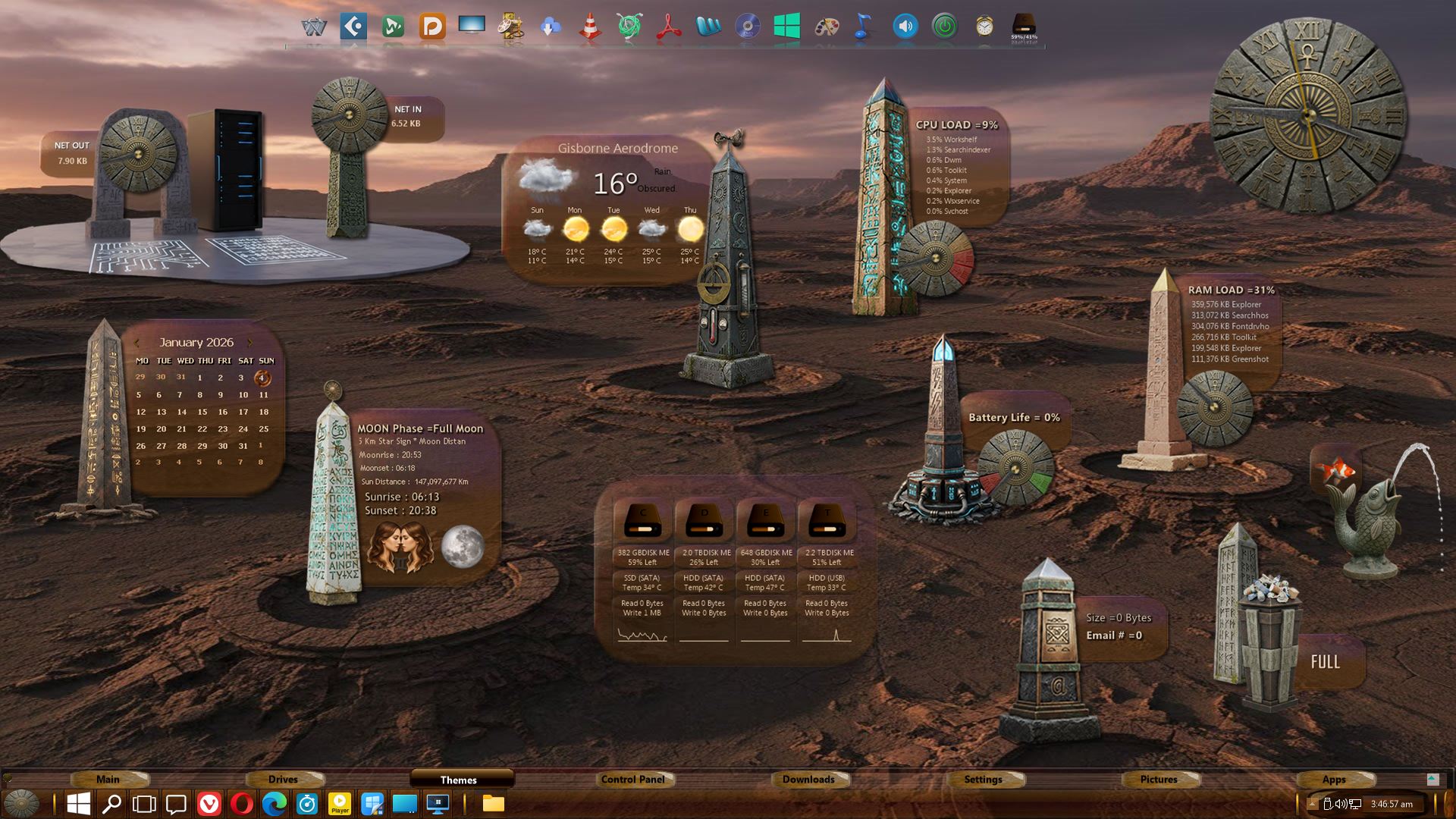The image size is (1456, 819).
Task: Click the blue speaker volume dock icon
Action: coord(905,27)
